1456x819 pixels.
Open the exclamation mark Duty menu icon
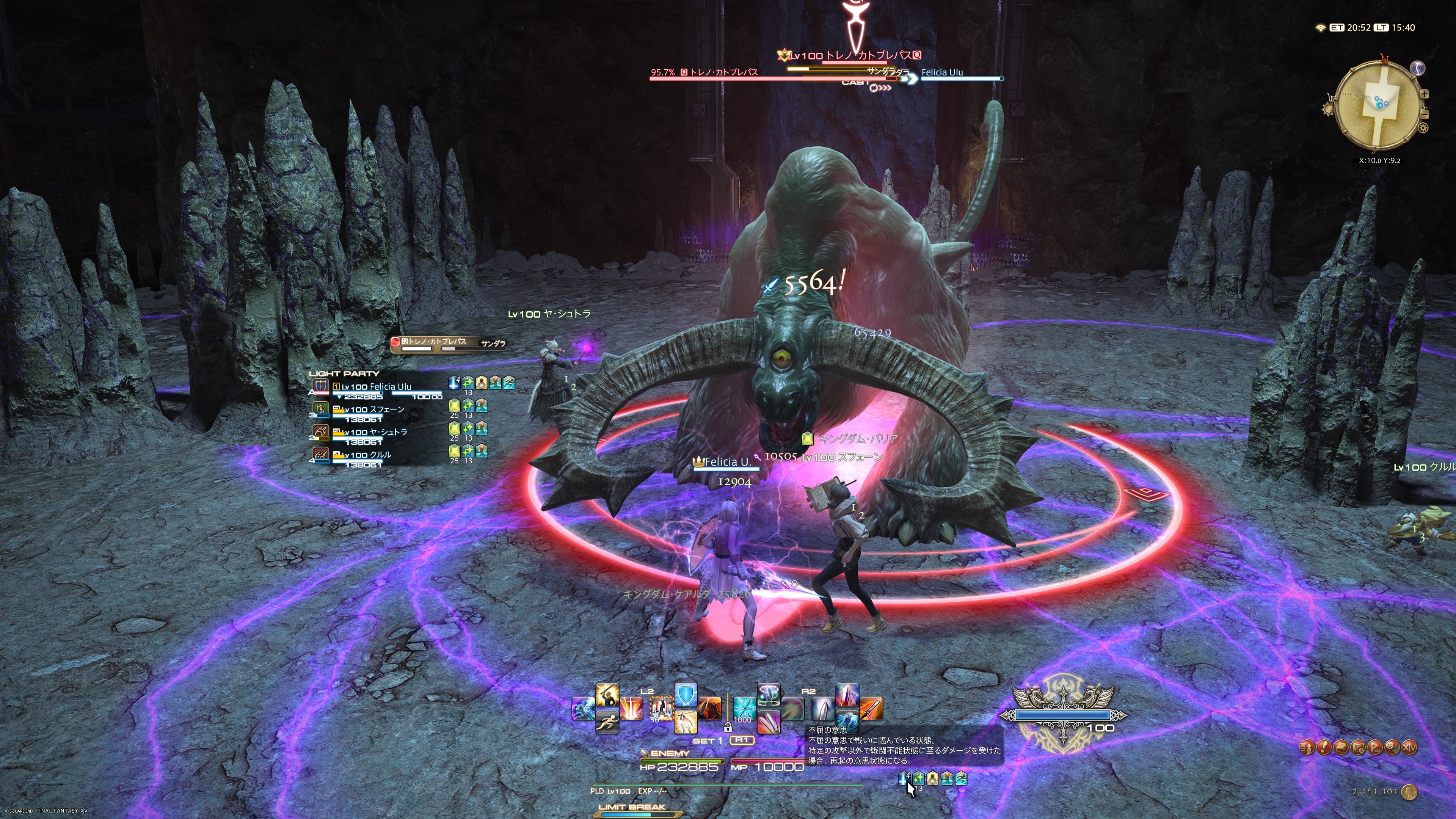tap(1324, 748)
